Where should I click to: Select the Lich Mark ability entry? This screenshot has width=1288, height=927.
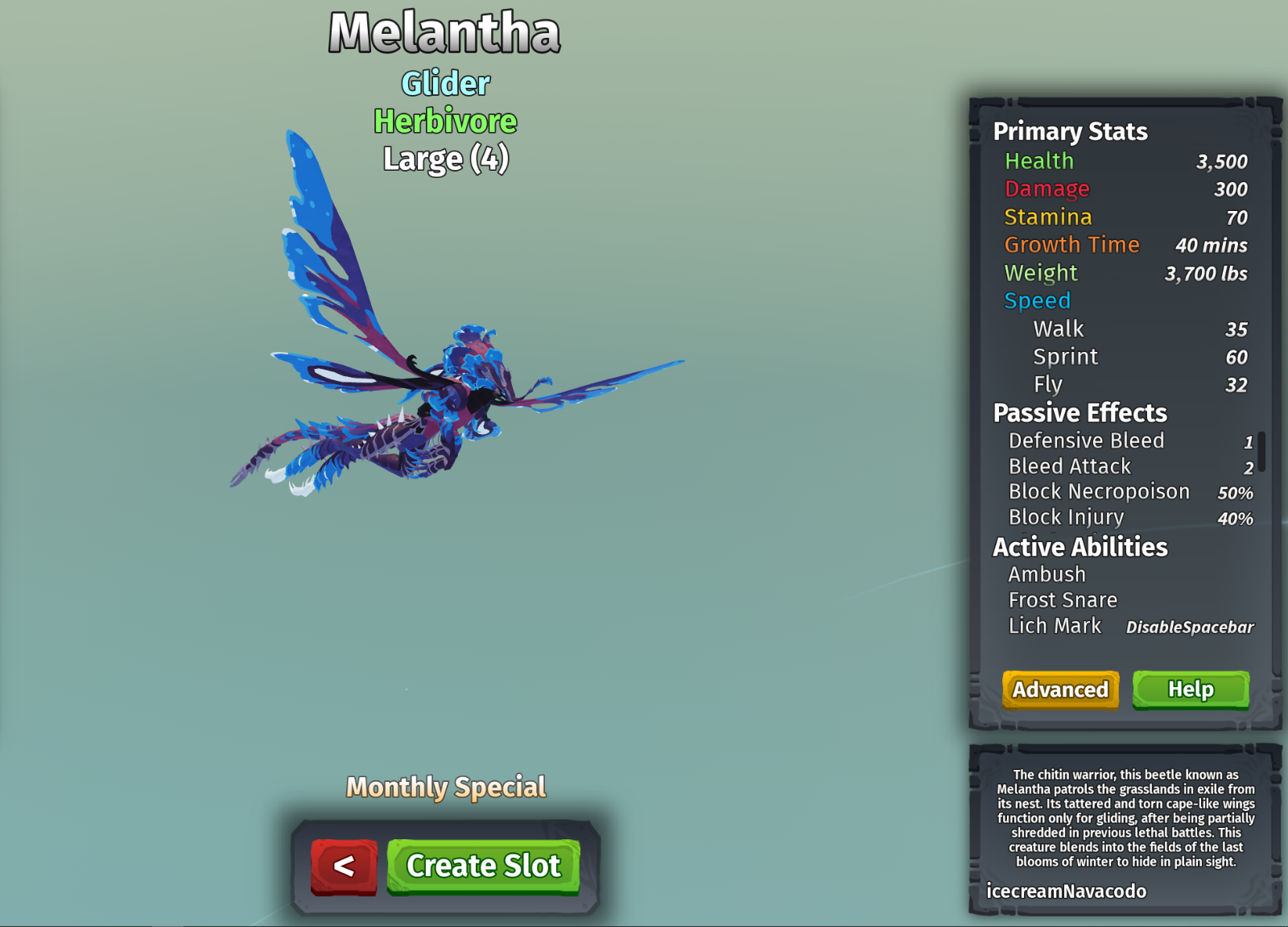pos(1055,626)
